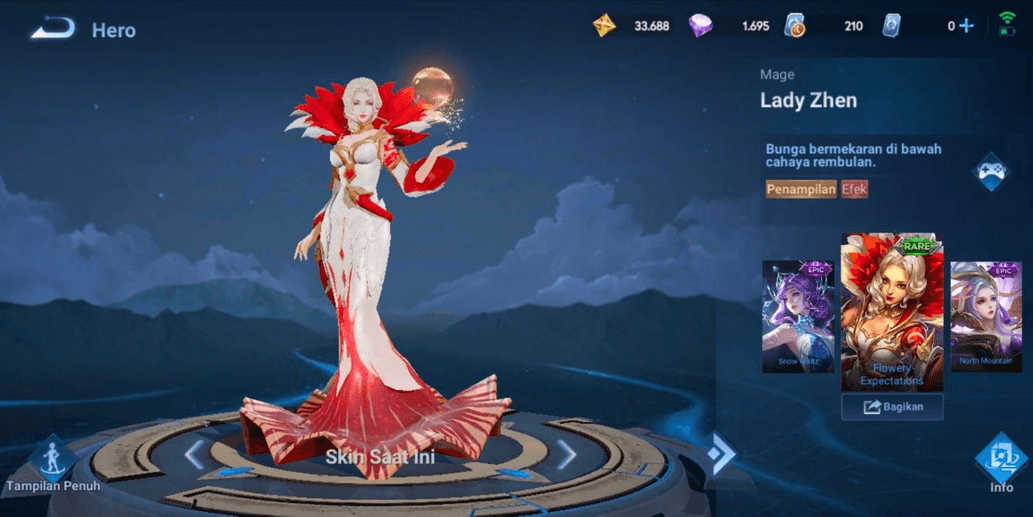Select the Flowery Expectations rare skin
This screenshot has height=517, width=1033.
click(892, 312)
